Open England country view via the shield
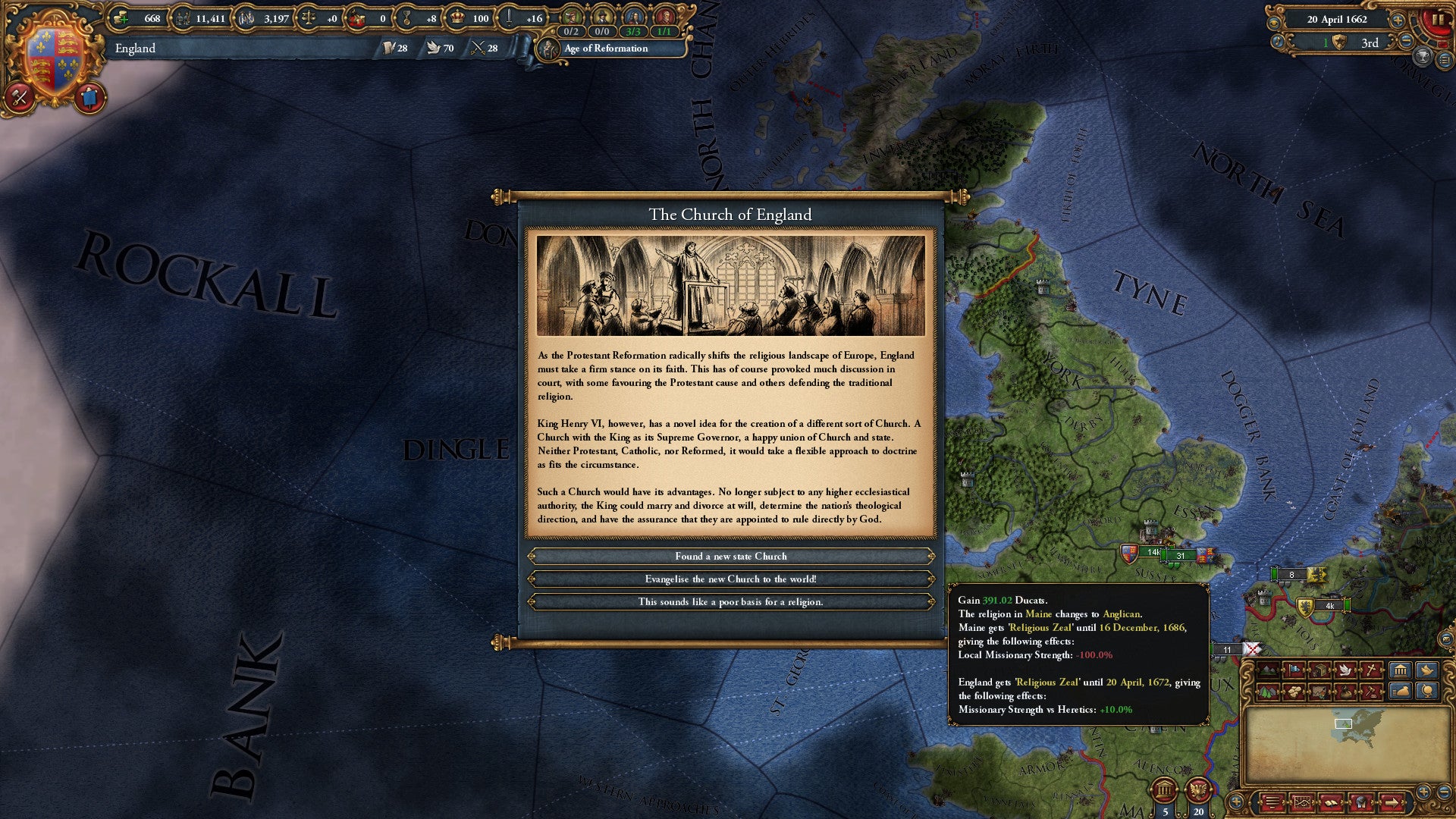 [57, 57]
